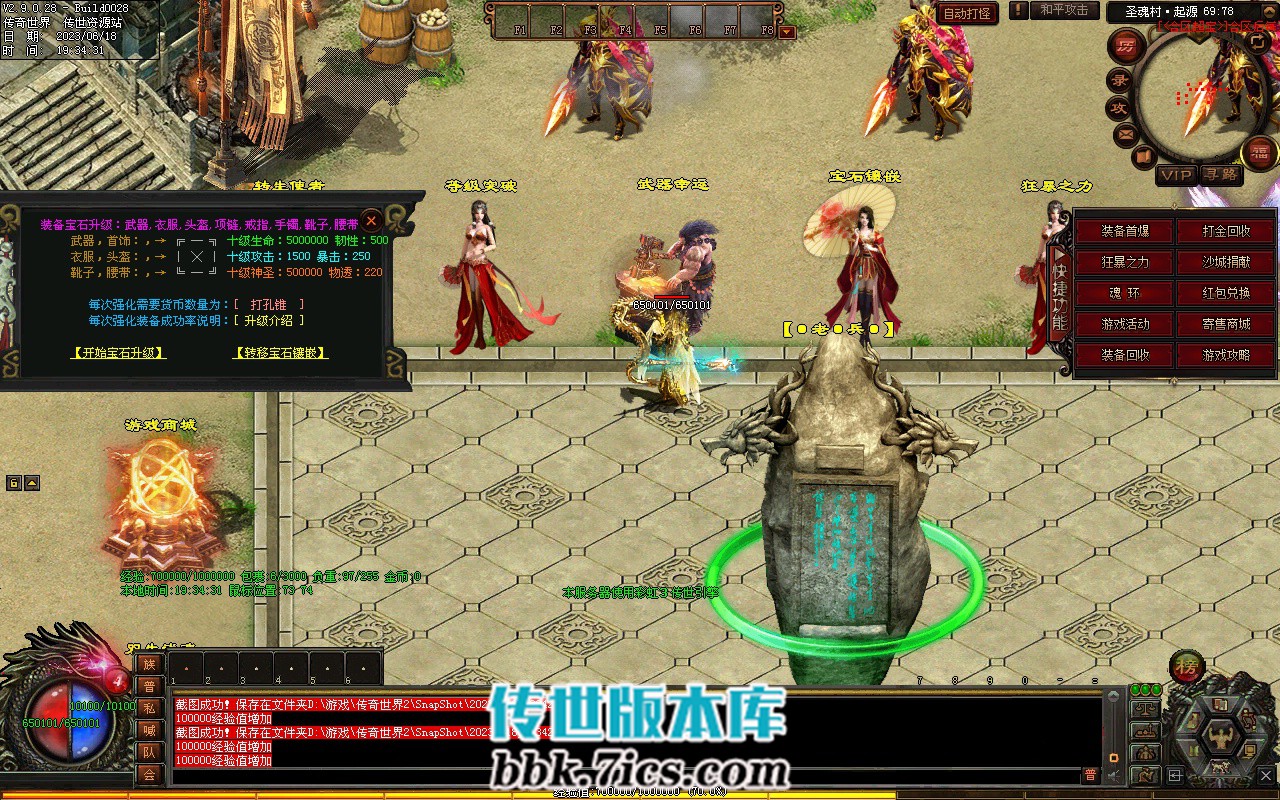The image size is (1280, 800).
Task: Choose 转移宝石镶嵌 transfer option
Action: tap(280, 353)
